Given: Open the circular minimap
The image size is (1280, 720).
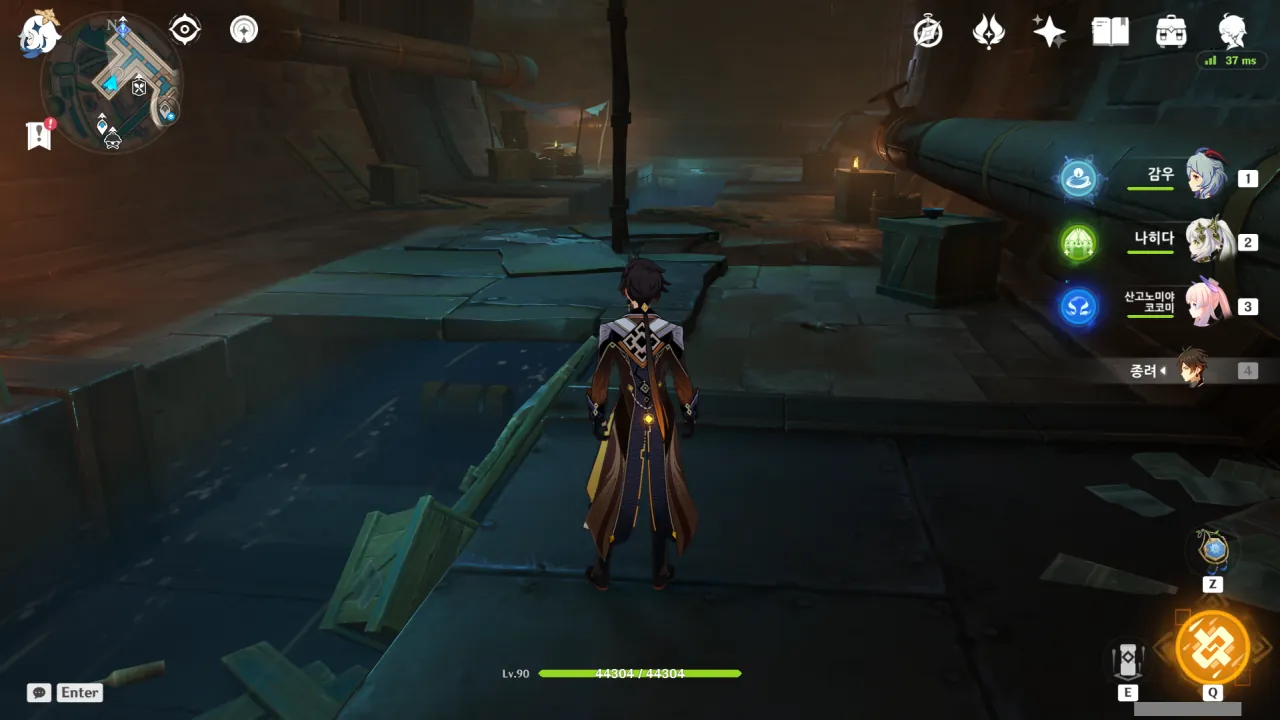Looking at the screenshot, I should point(112,82).
